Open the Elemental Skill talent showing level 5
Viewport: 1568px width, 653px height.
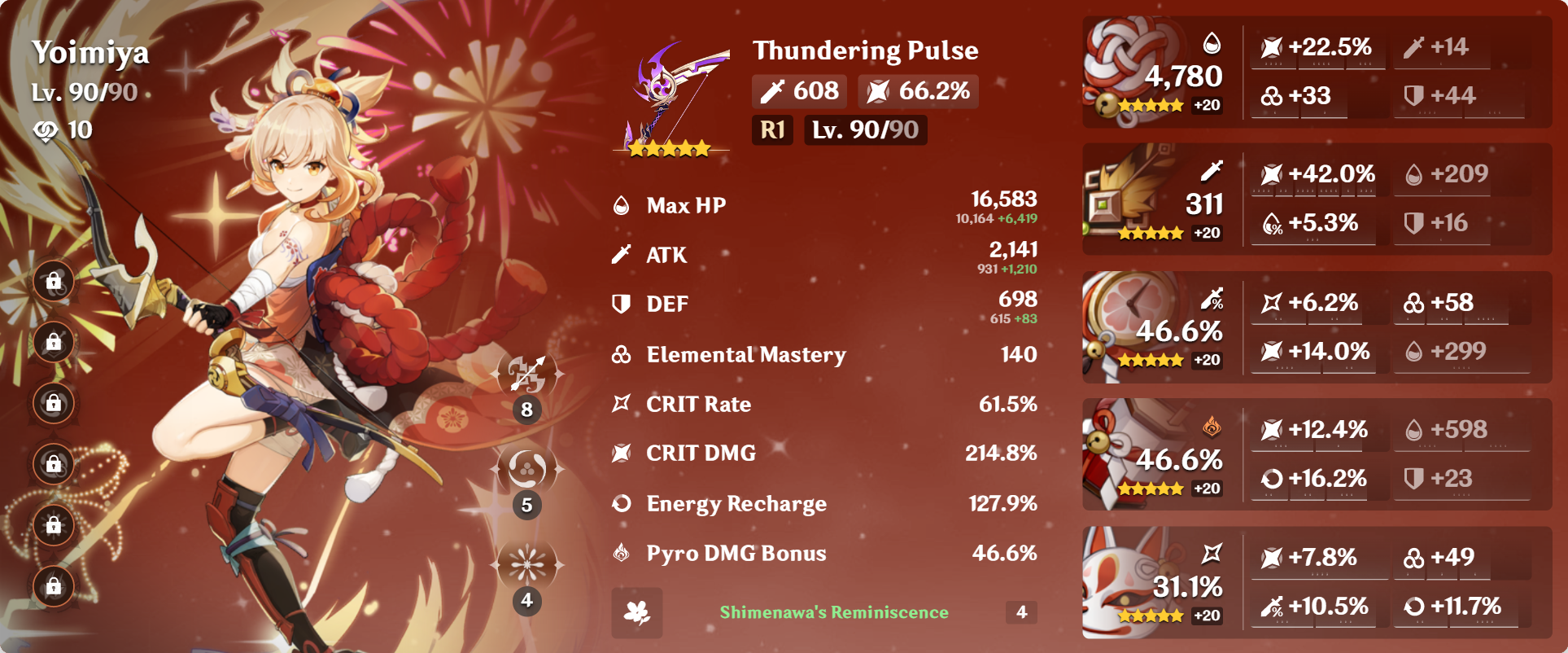point(526,467)
